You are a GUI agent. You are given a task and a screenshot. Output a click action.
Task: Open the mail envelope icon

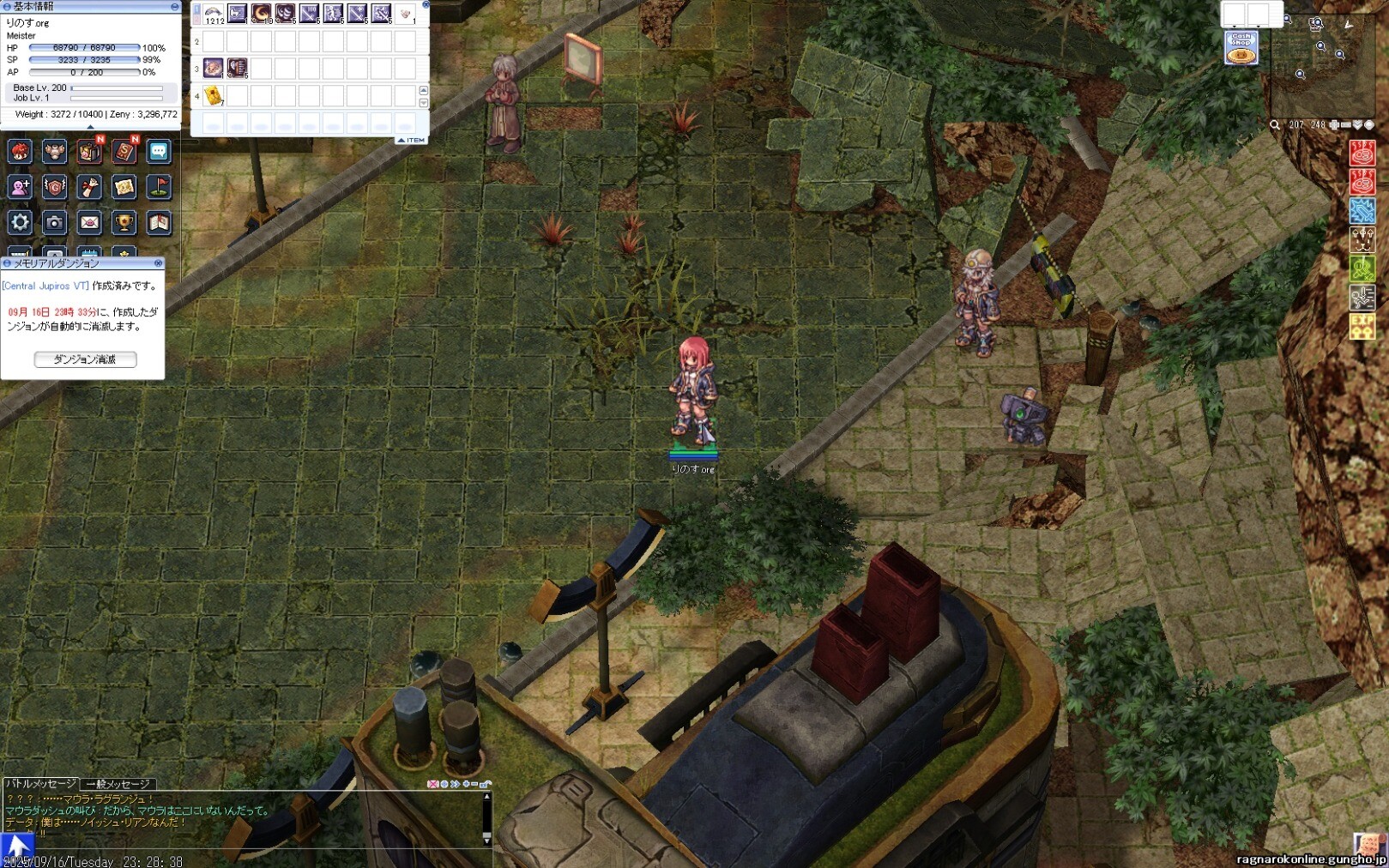pyautogui.click(x=89, y=223)
